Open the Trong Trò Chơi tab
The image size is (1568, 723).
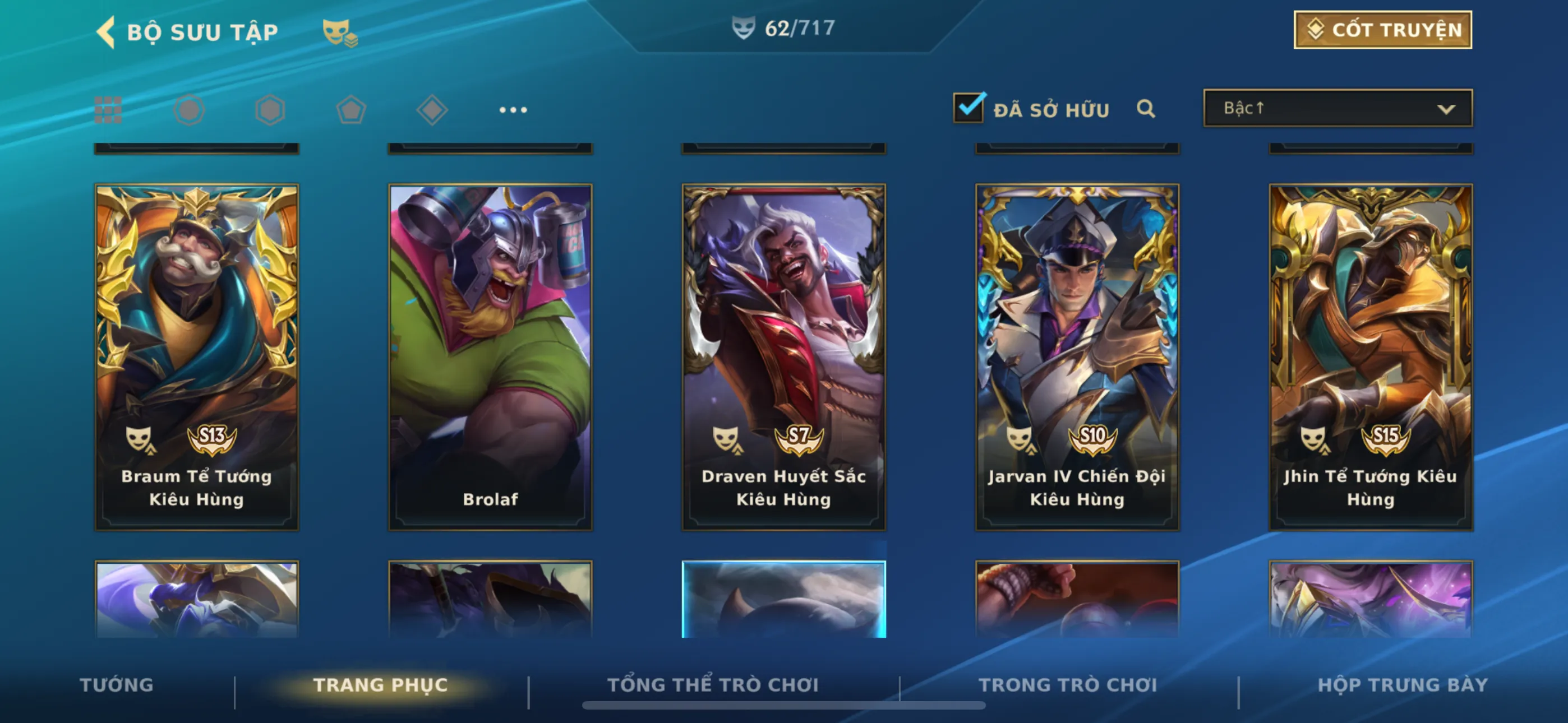click(1068, 685)
